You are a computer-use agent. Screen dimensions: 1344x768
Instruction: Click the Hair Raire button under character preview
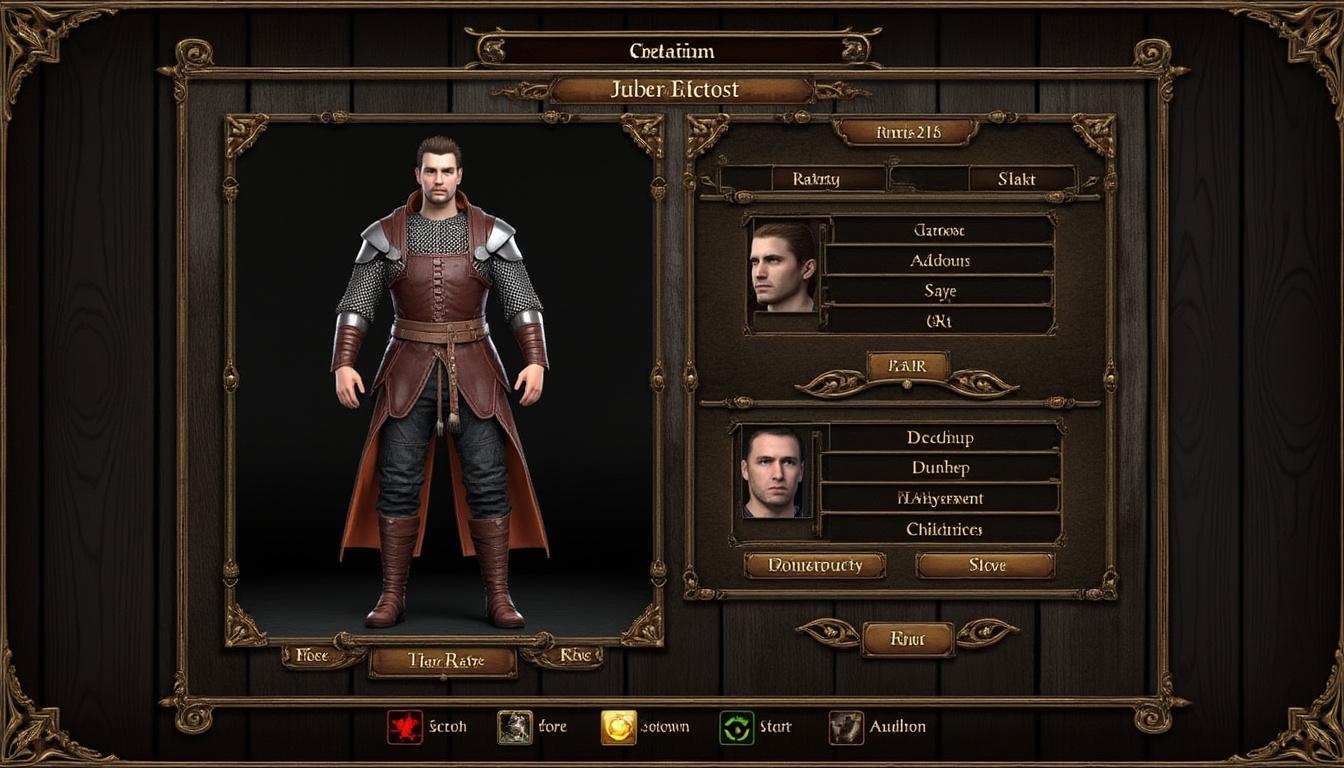[x=443, y=660]
